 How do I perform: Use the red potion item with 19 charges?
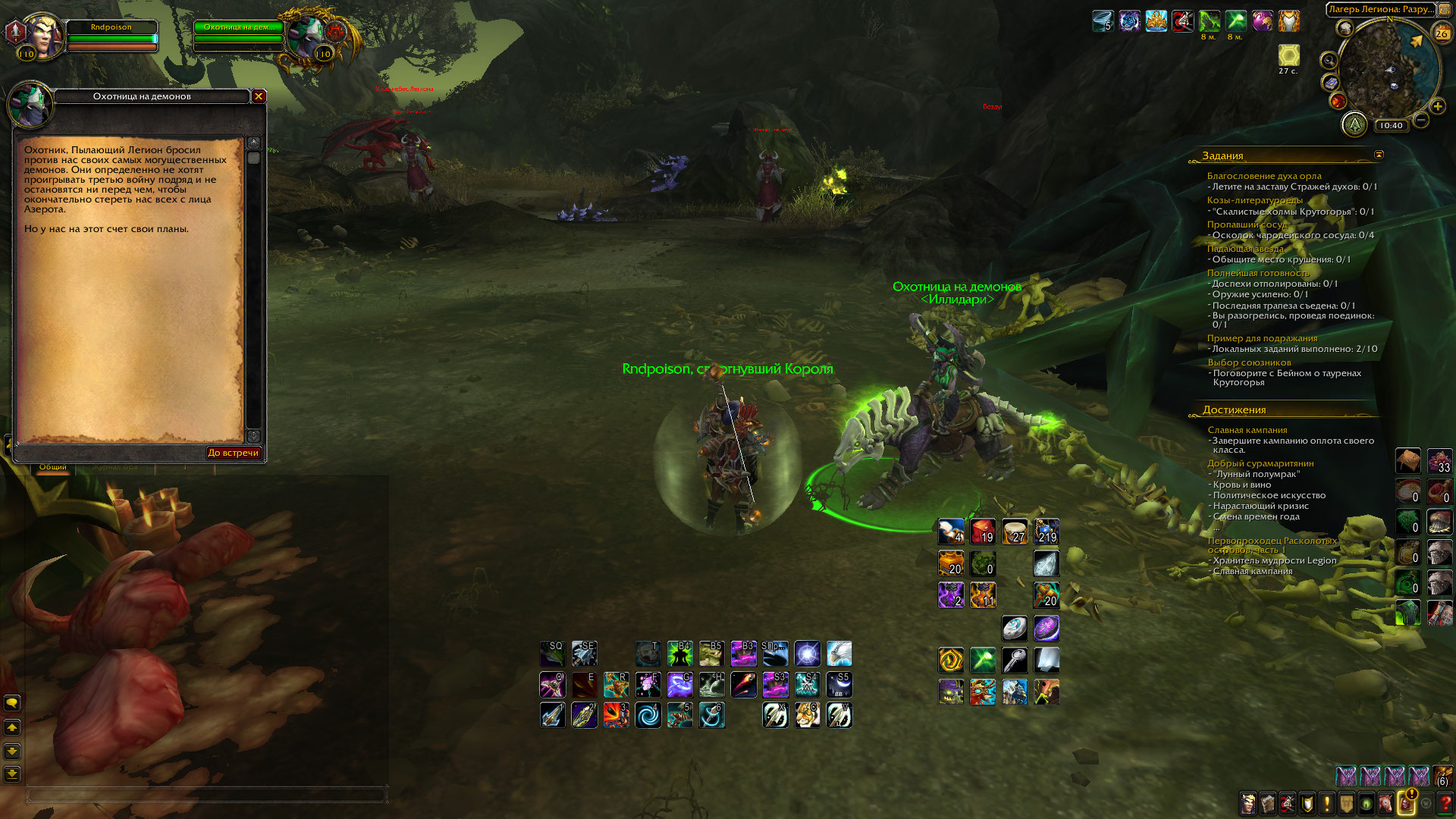pyautogui.click(x=983, y=532)
